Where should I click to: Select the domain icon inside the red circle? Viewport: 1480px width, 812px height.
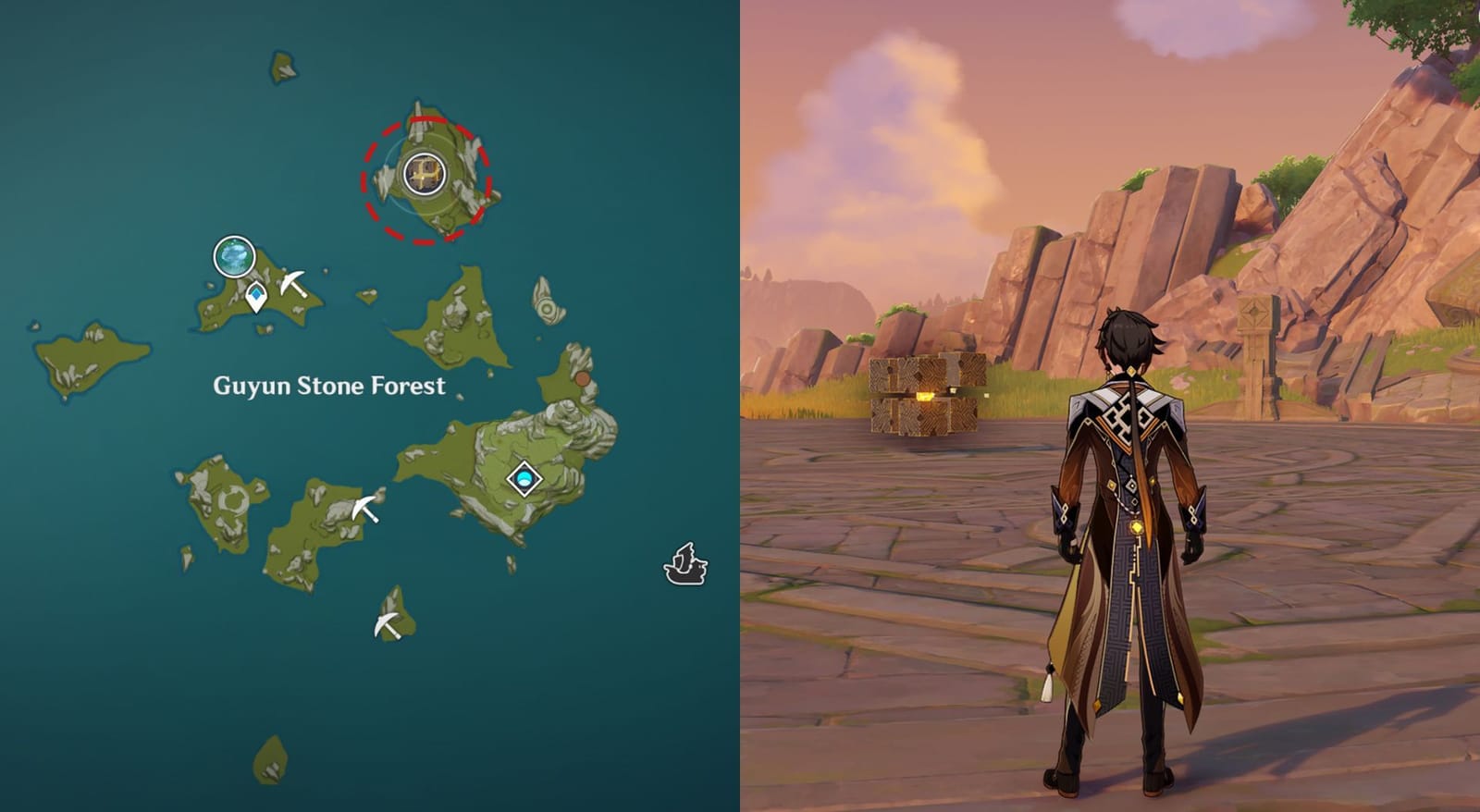[424, 172]
